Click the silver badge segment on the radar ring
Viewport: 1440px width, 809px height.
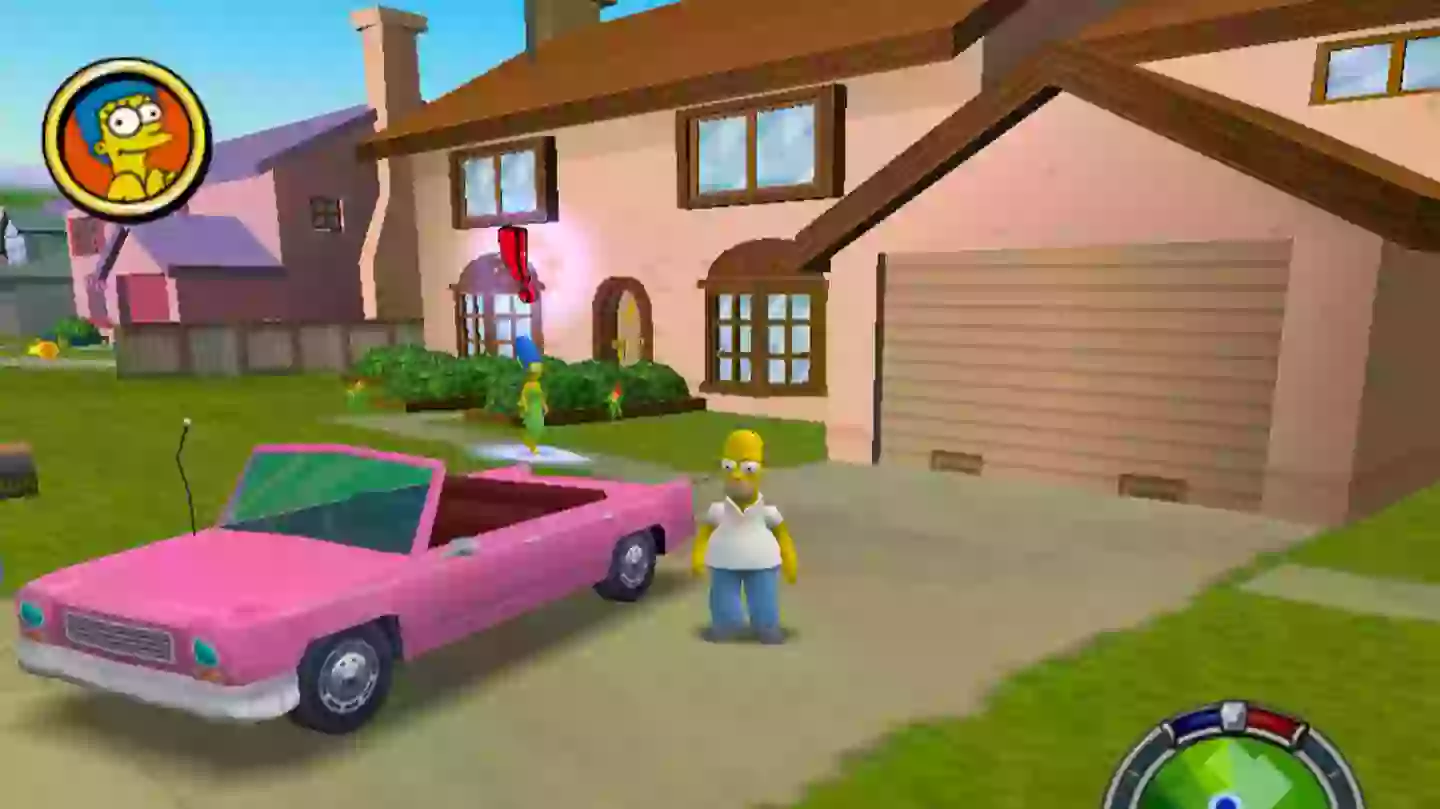pos(1233,716)
